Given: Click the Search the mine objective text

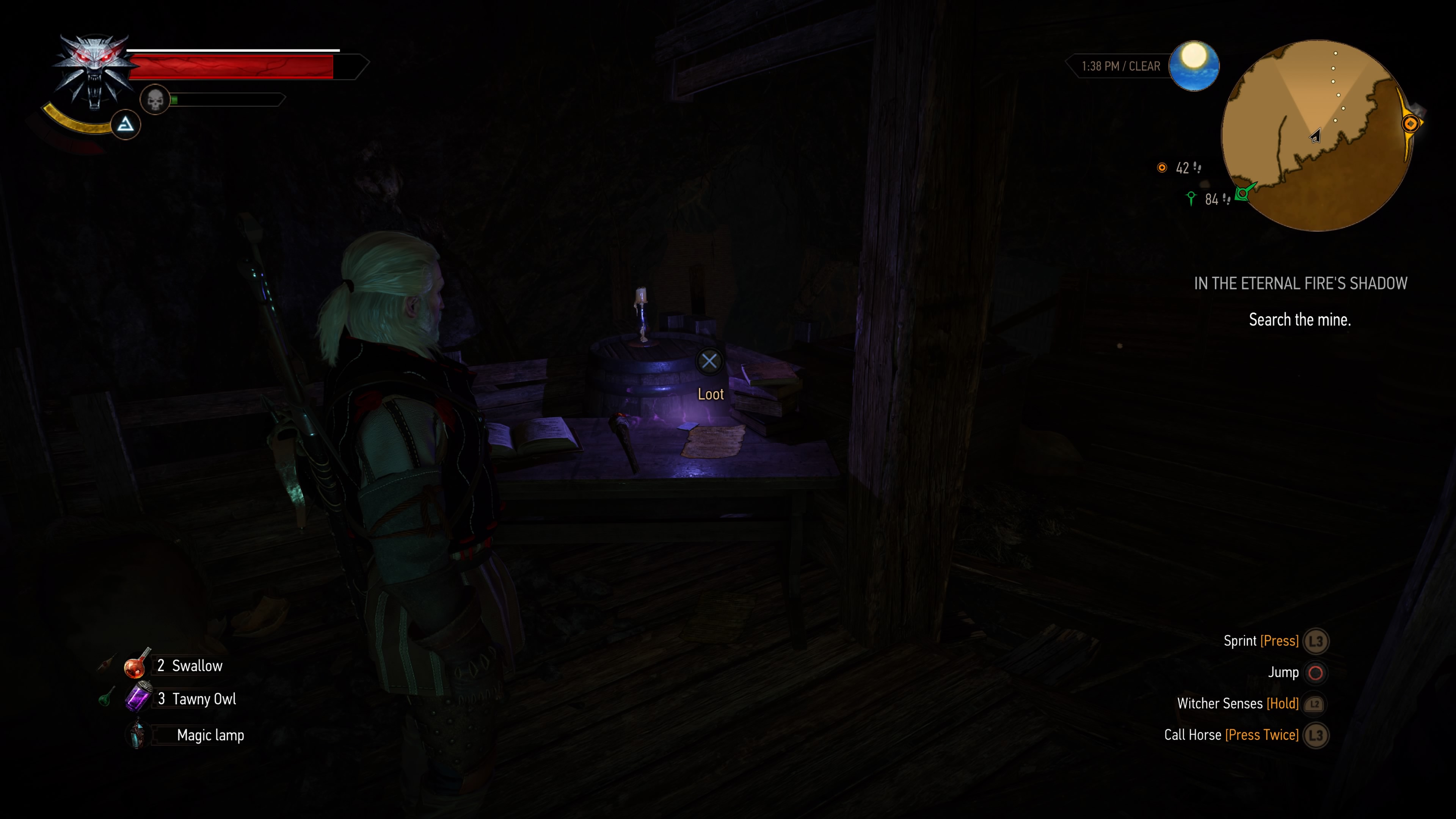Looking at the screenshot, I should pos(1299,319).
